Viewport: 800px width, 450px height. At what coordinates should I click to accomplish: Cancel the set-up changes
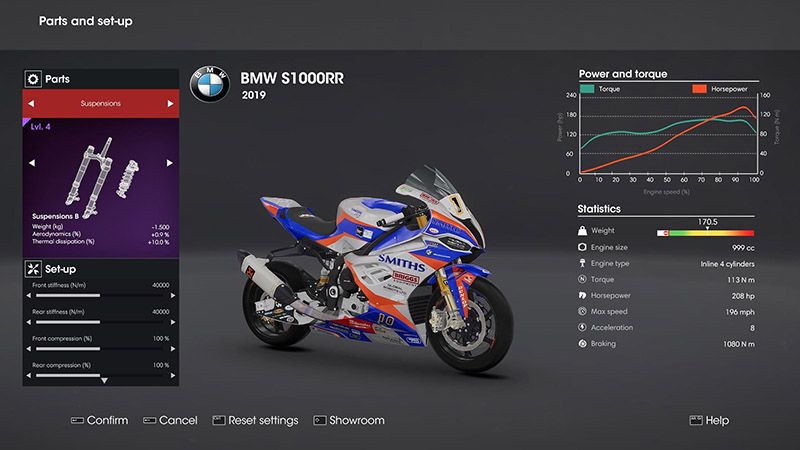pyautogui.click(x=170, y=420)
